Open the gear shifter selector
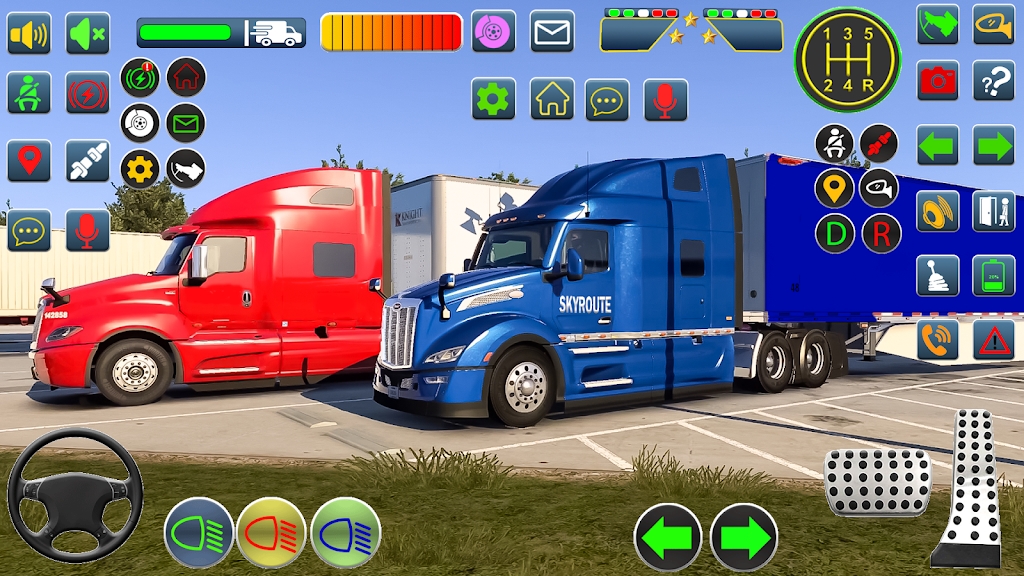The image size is (1024, 576). tap(847, 59)
